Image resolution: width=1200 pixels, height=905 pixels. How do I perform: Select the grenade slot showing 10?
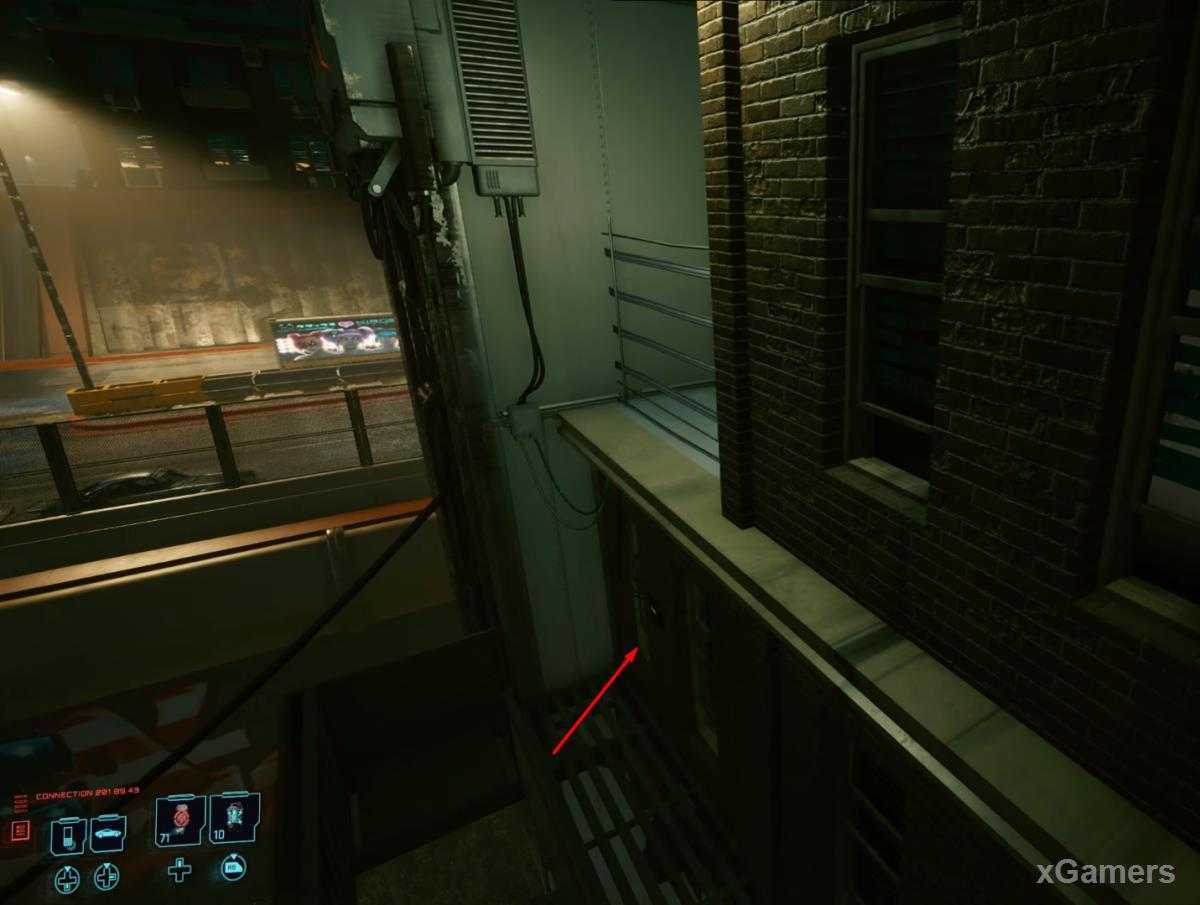(x=235, y=818)
